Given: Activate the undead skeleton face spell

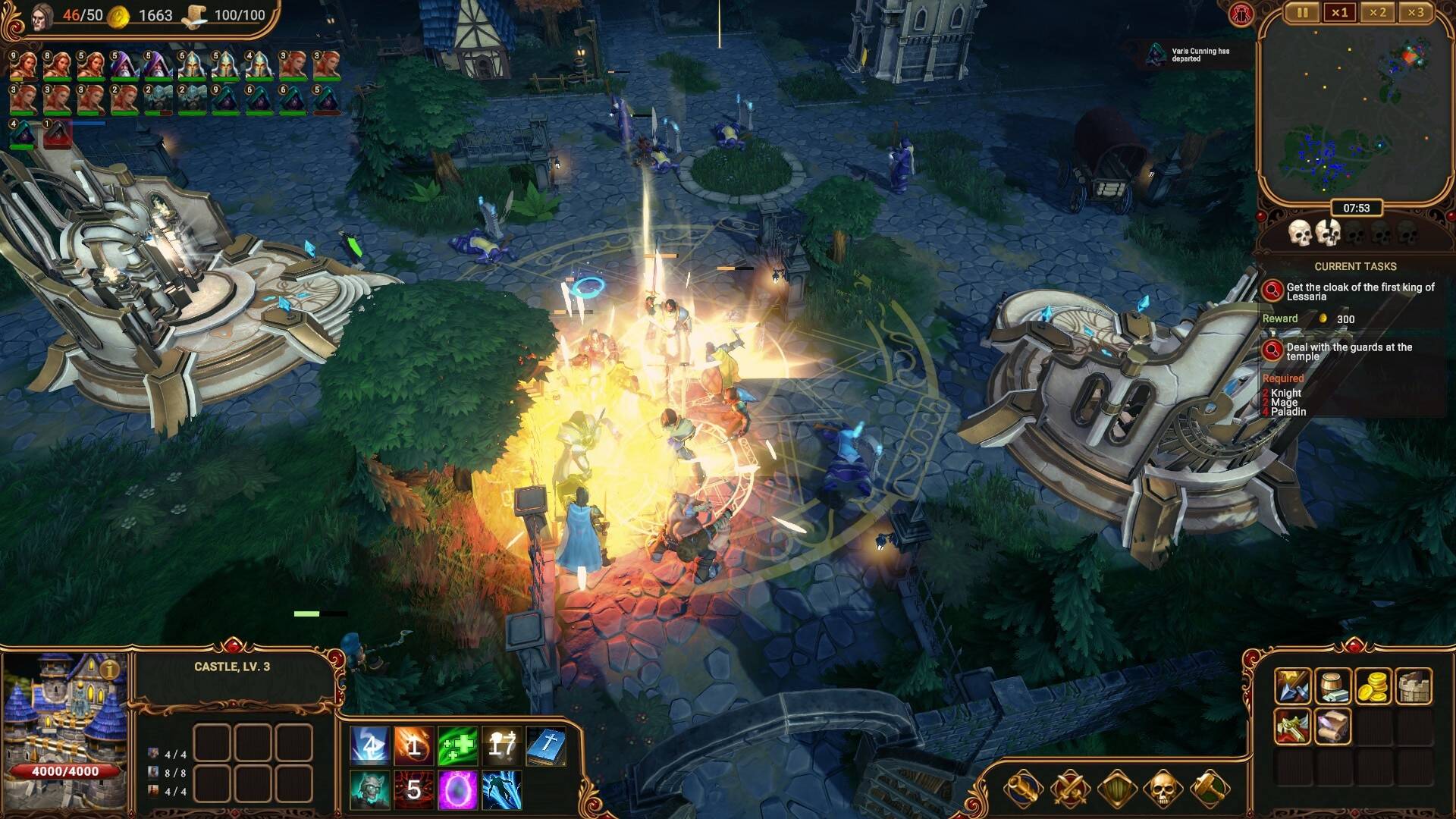Looking at the screenshot, I should click(x=369, y=790).
